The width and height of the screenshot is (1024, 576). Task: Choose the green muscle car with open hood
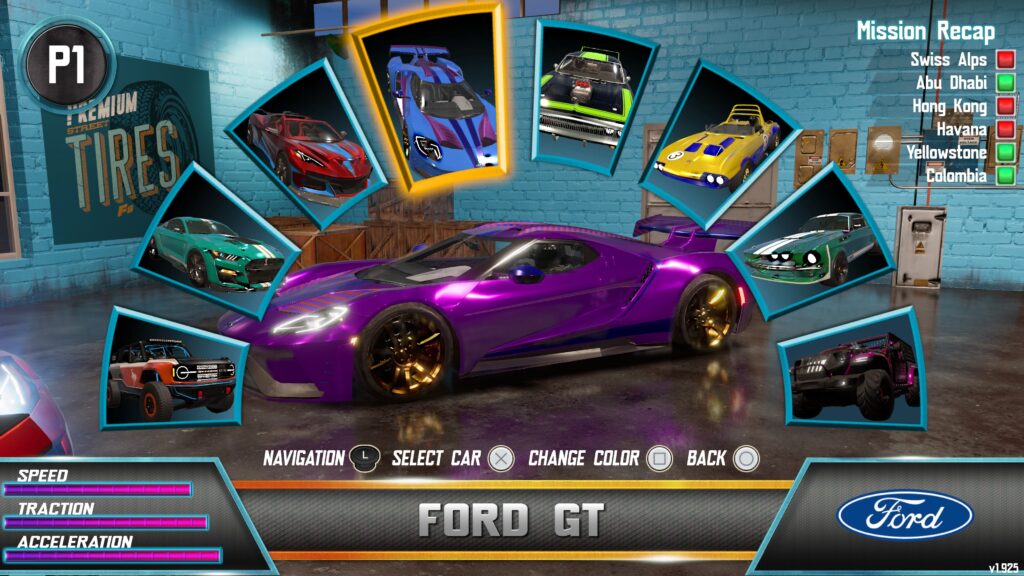[586, 95]
